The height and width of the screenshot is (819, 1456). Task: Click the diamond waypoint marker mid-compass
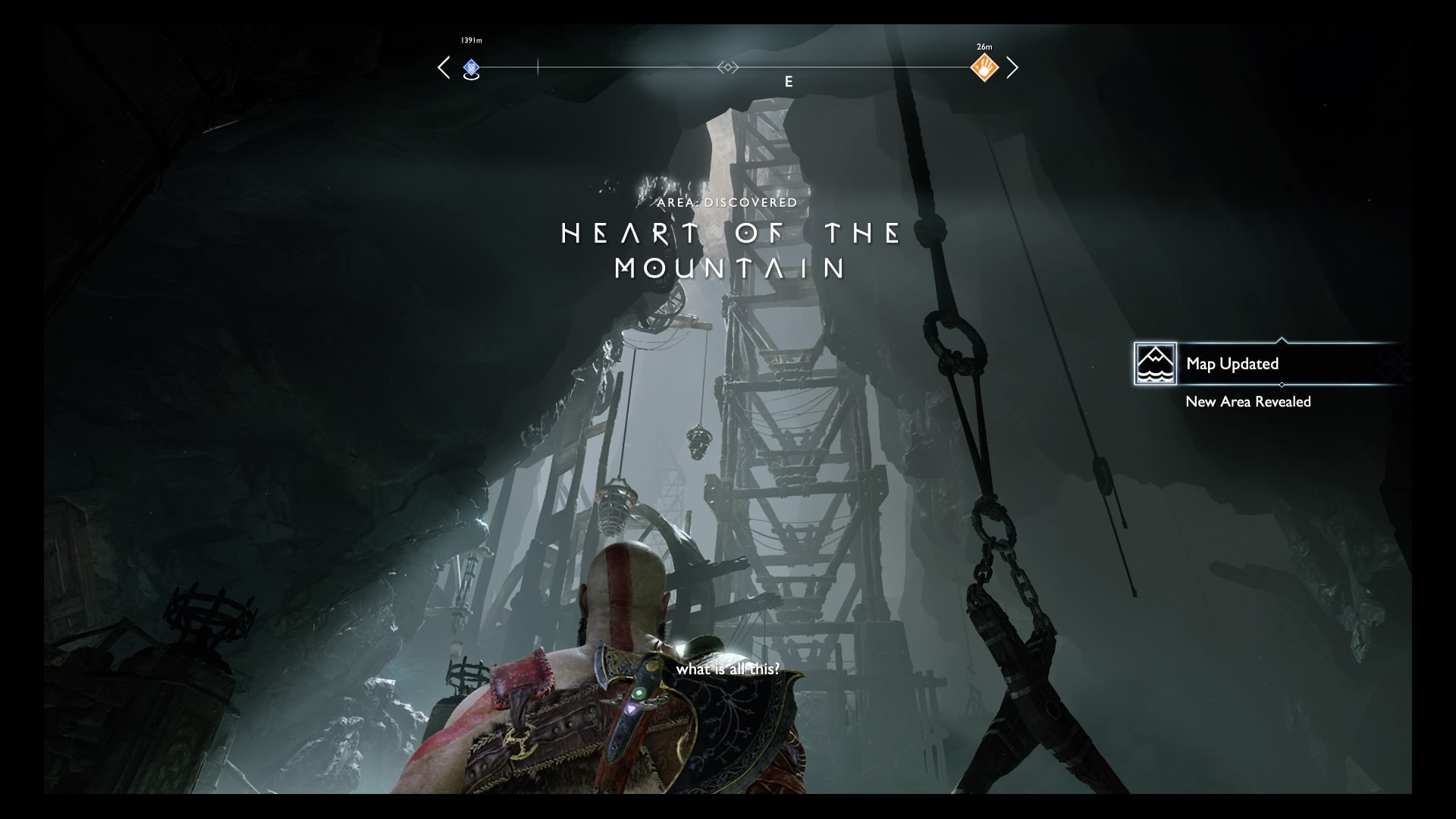tap(728, 67)
